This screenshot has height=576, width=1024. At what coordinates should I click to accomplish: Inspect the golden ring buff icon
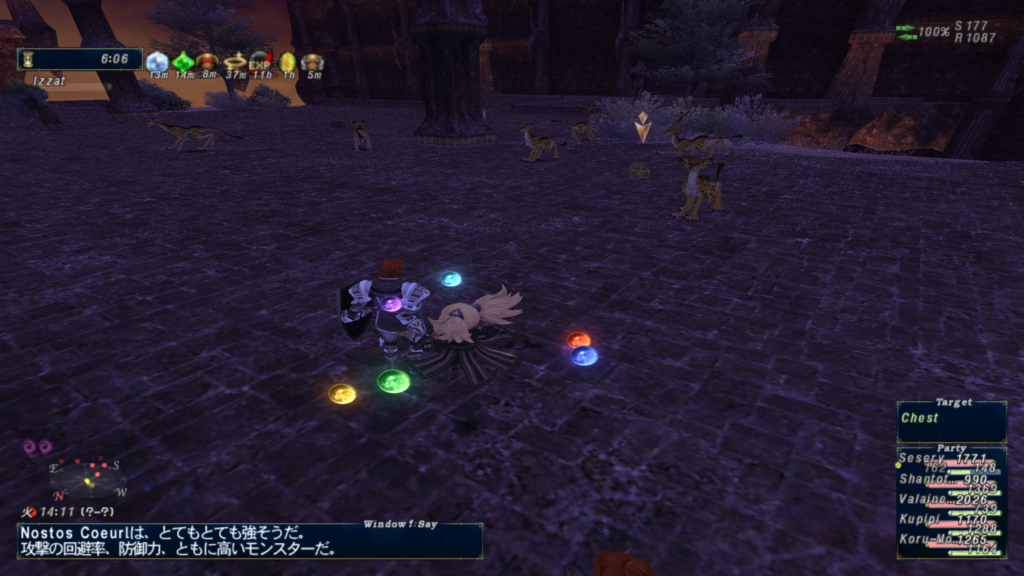[x=235, y=62]
